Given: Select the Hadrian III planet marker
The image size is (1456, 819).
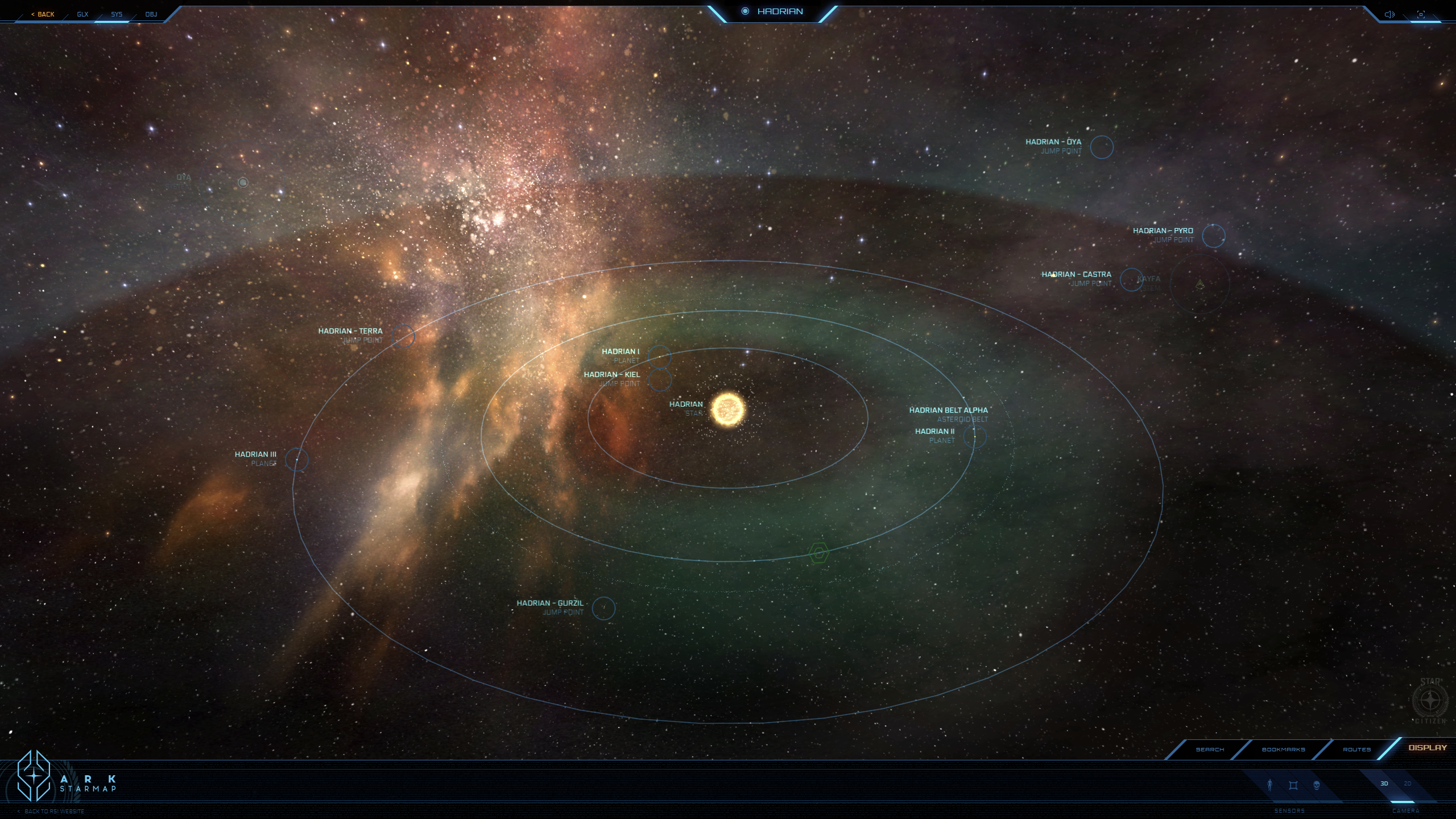Looking at the screenshot, I should tap(297, 460).
